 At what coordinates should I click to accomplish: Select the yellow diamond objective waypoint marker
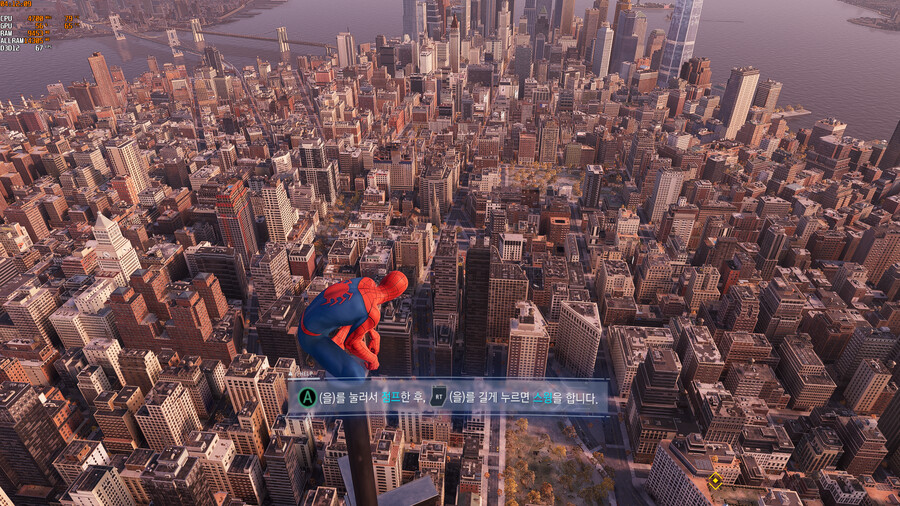[715, 481]
